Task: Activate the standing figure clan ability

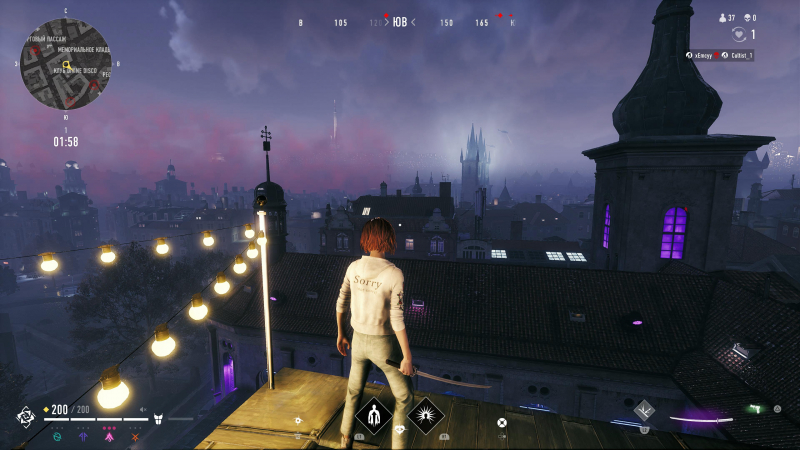Action: (x=374, y=414)
